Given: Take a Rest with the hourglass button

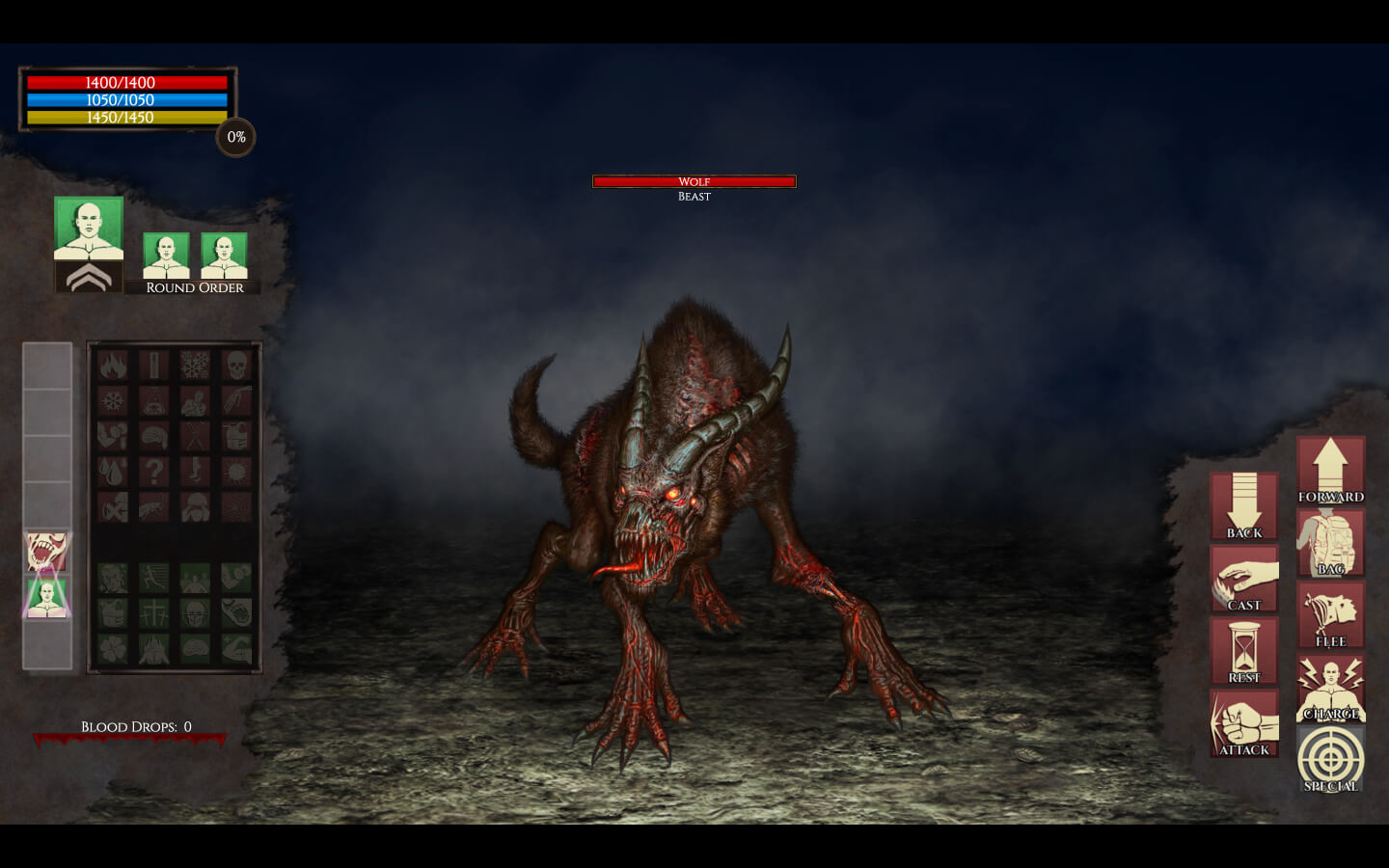Looking at the screenshot, I should [x=1244, y=651].
